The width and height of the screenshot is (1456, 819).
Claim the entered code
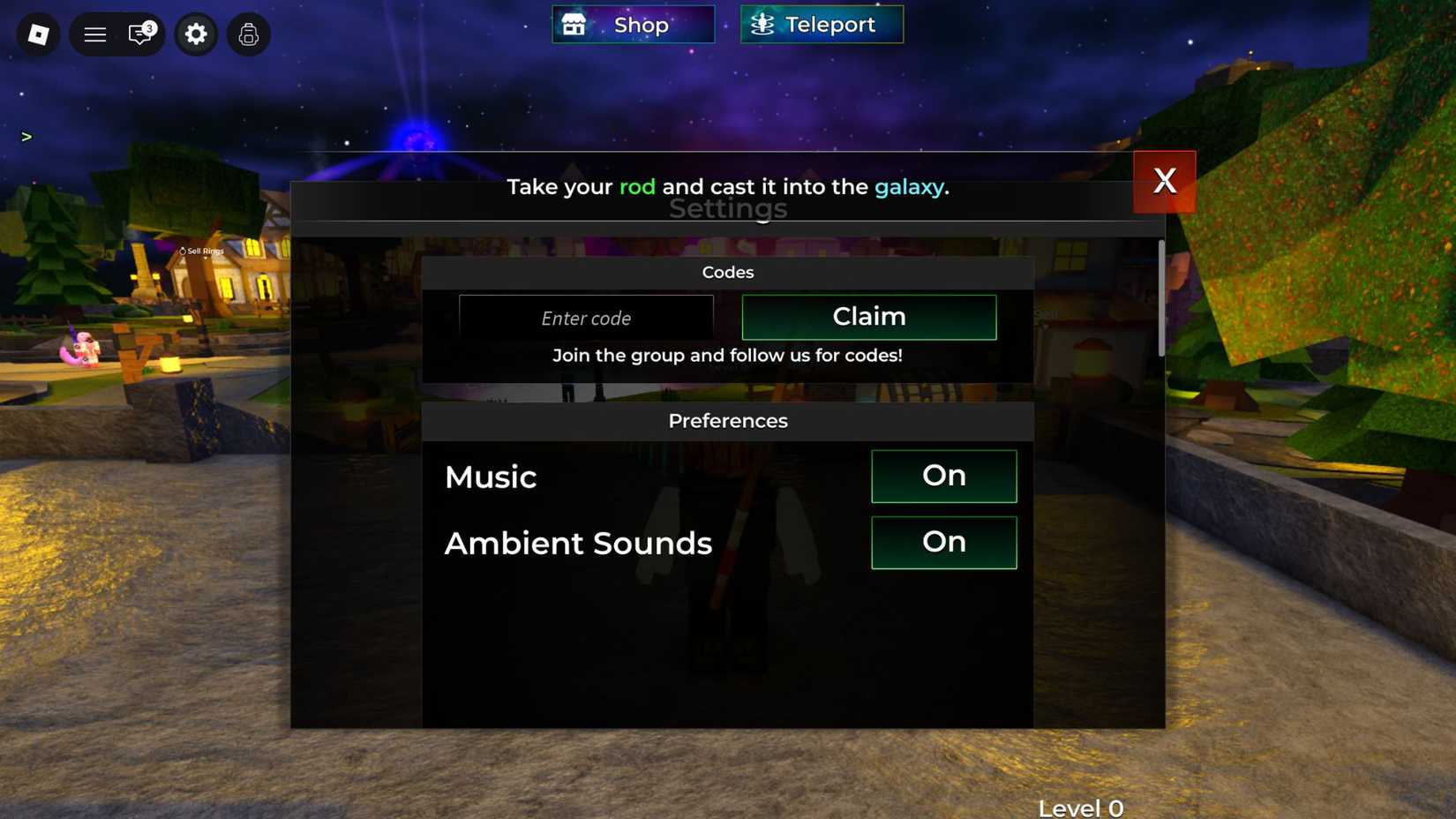(868, 317)
